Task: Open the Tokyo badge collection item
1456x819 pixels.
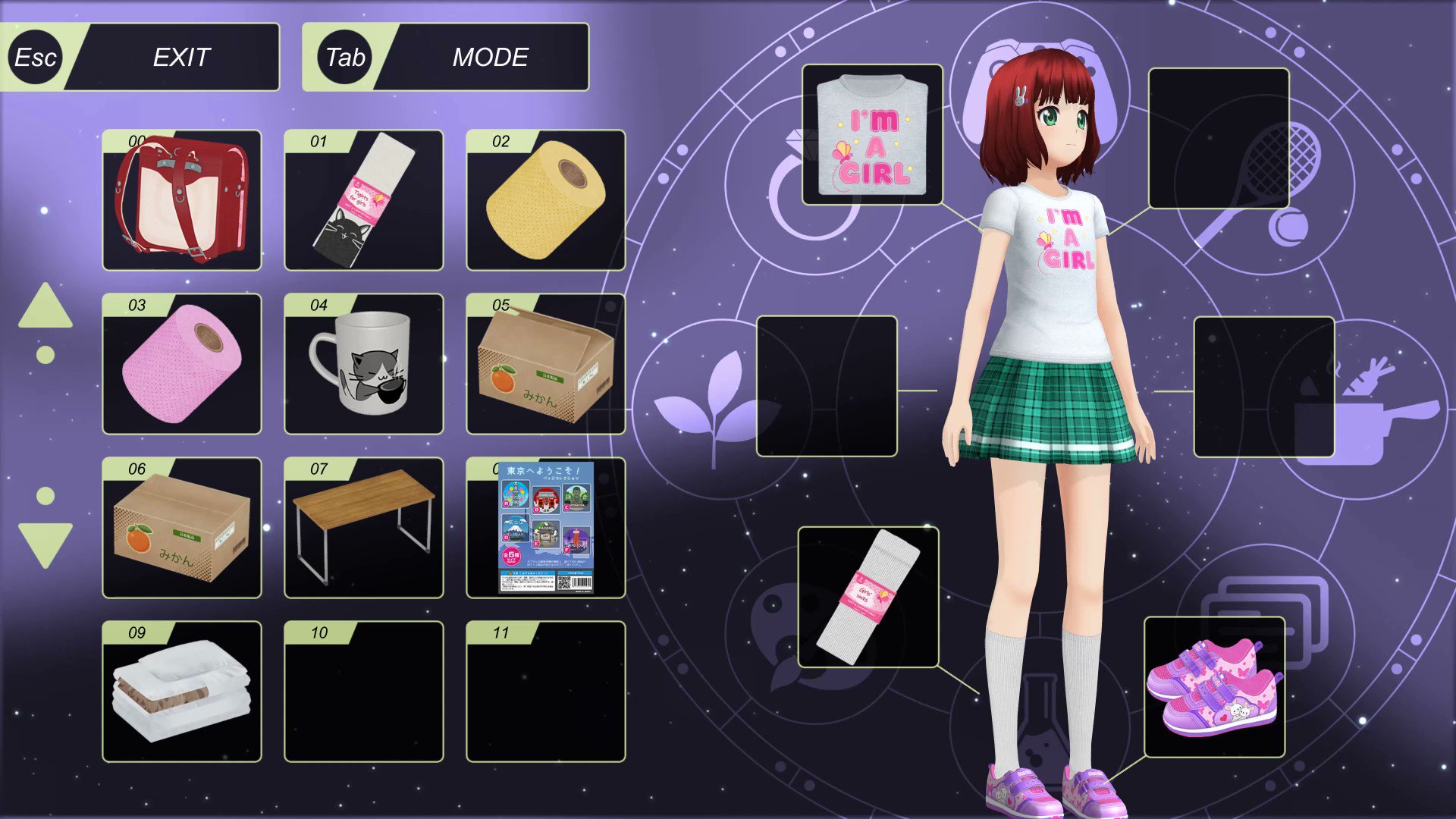Action: [545, 529]
